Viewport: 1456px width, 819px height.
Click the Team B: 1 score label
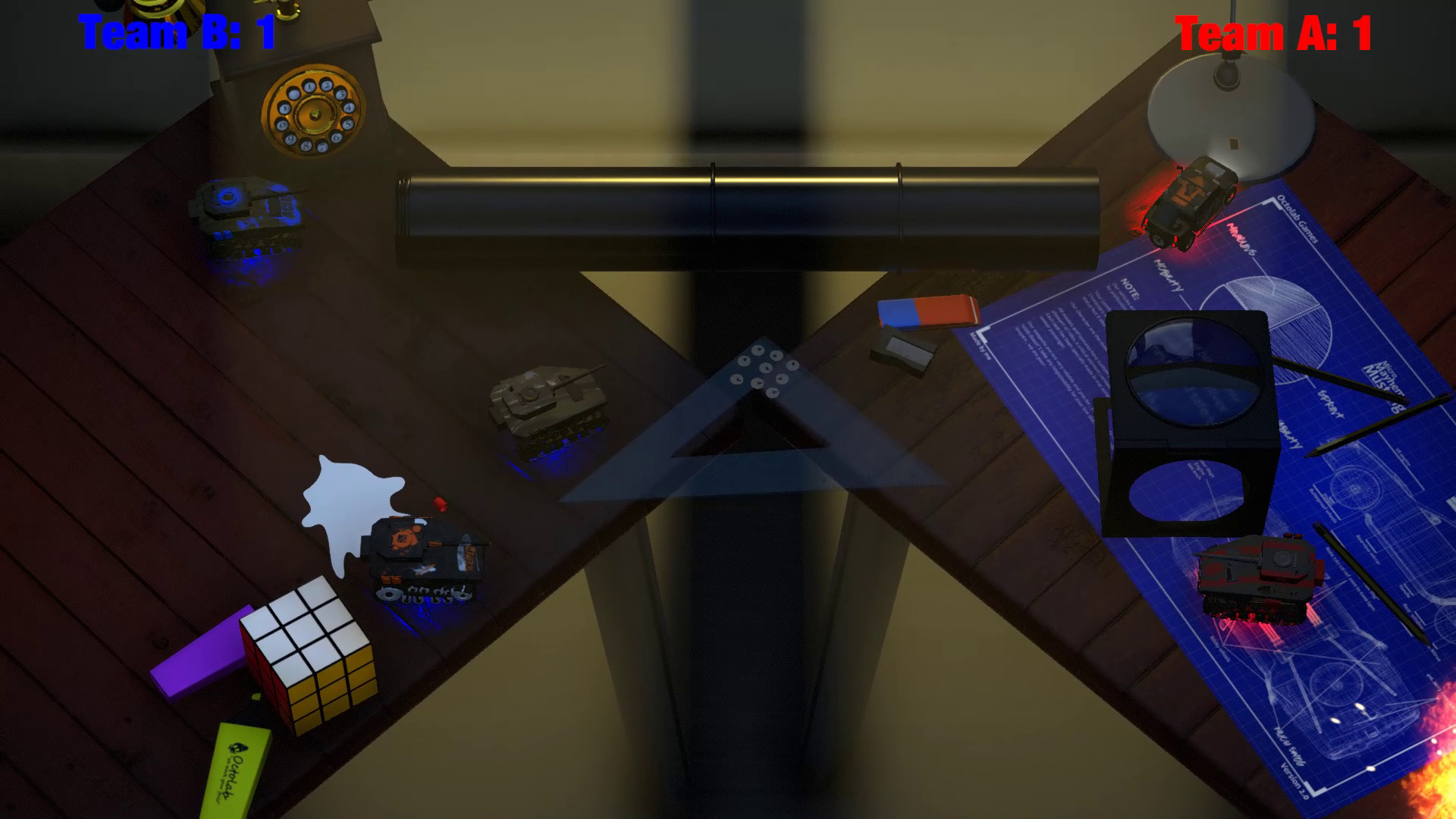176,33
